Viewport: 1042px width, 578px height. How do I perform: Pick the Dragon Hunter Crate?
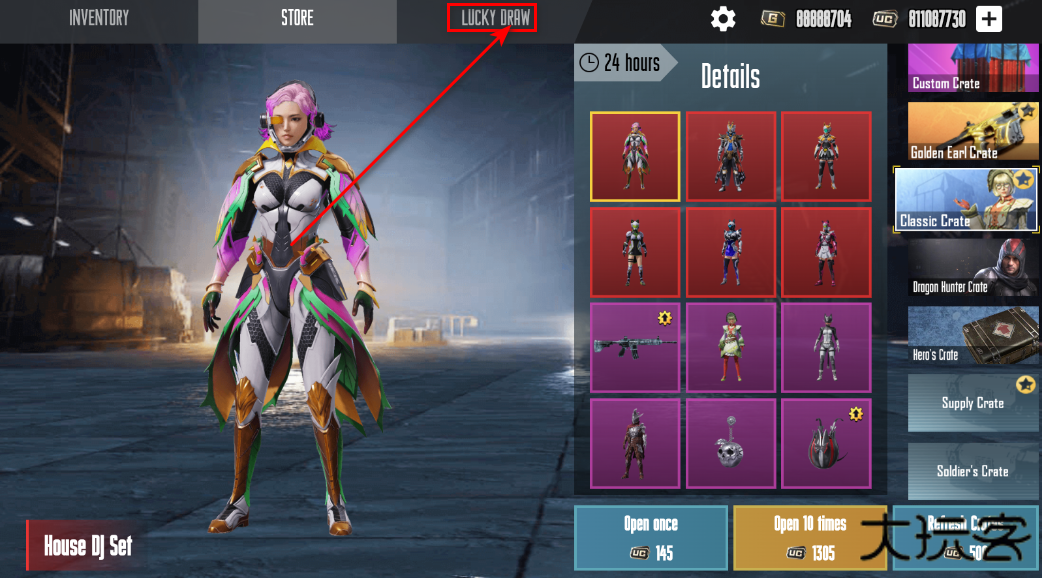tap(973, 267)
